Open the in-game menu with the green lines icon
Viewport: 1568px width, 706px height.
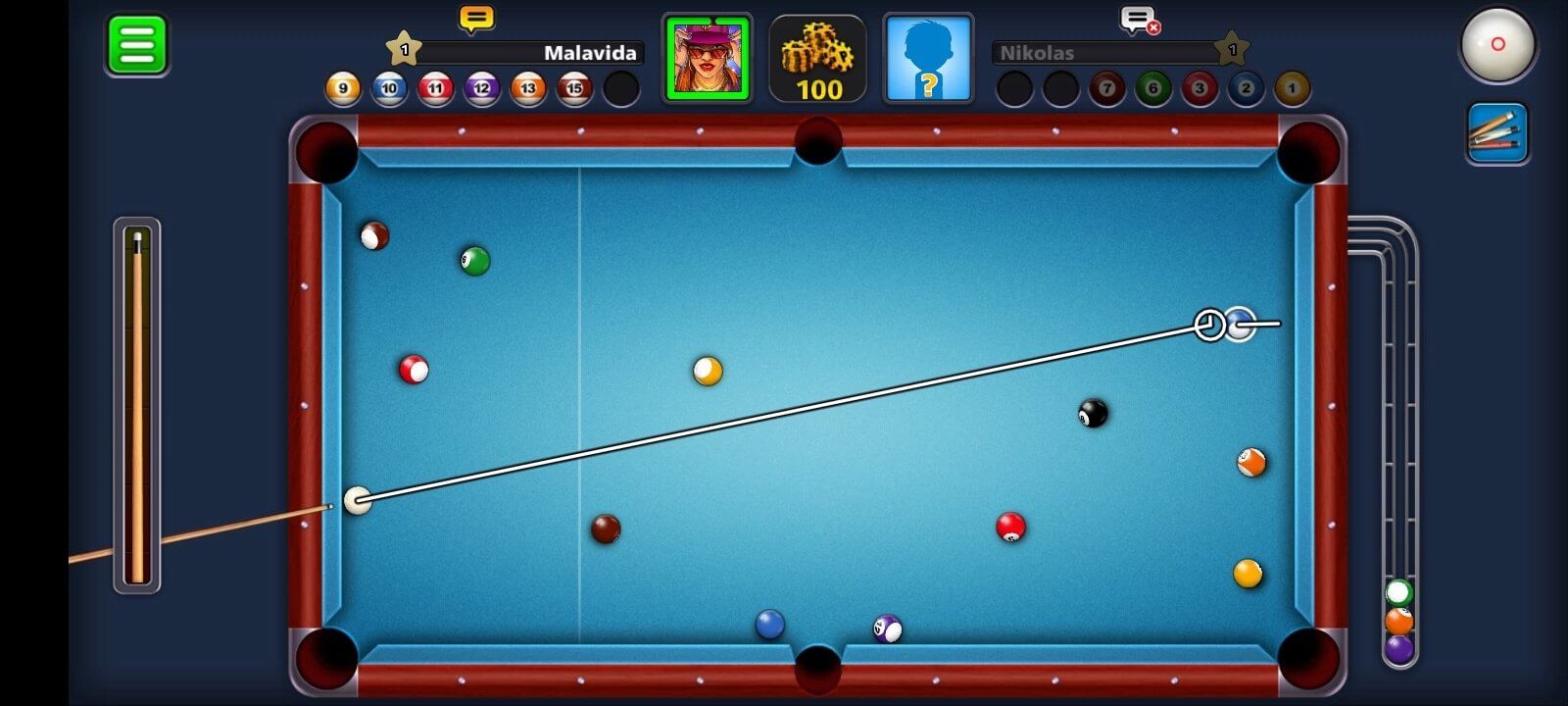[135, 44]
